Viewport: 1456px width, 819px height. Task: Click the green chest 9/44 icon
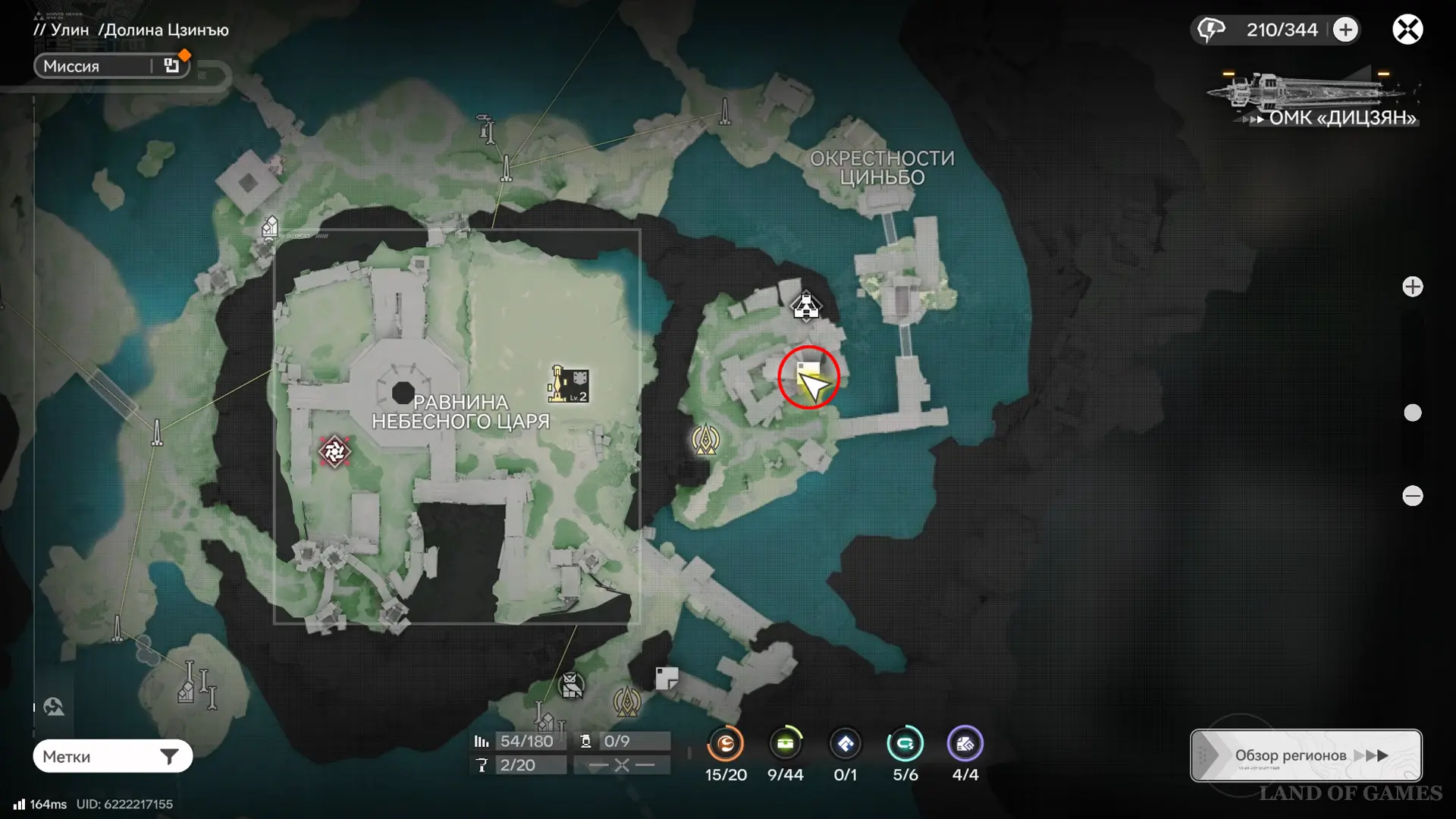click(785, 744)
